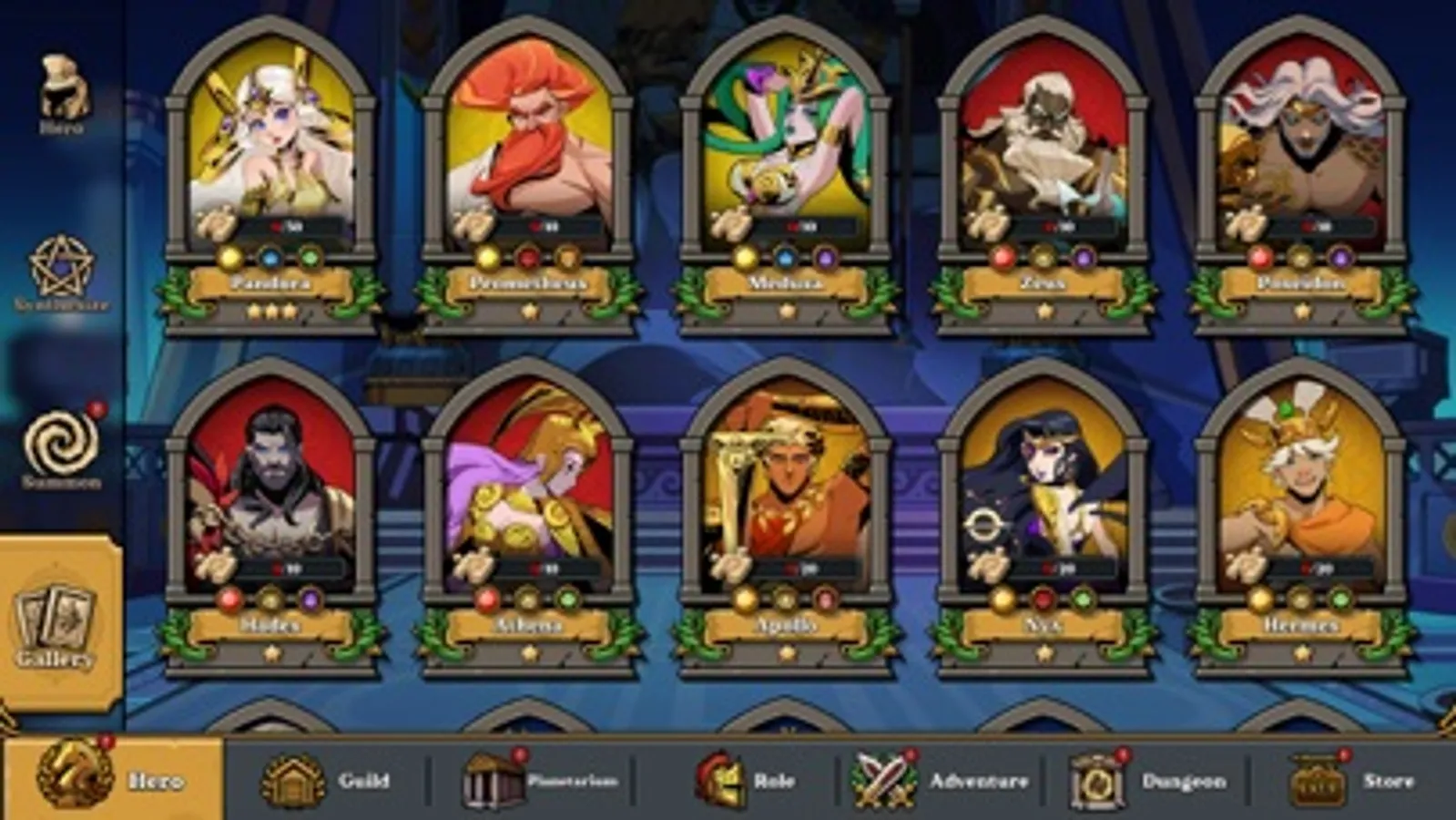1456x820 pixels.
Task: Open the Synthesize pentagram icon in sidebar
Action: [x=62, y=264]
